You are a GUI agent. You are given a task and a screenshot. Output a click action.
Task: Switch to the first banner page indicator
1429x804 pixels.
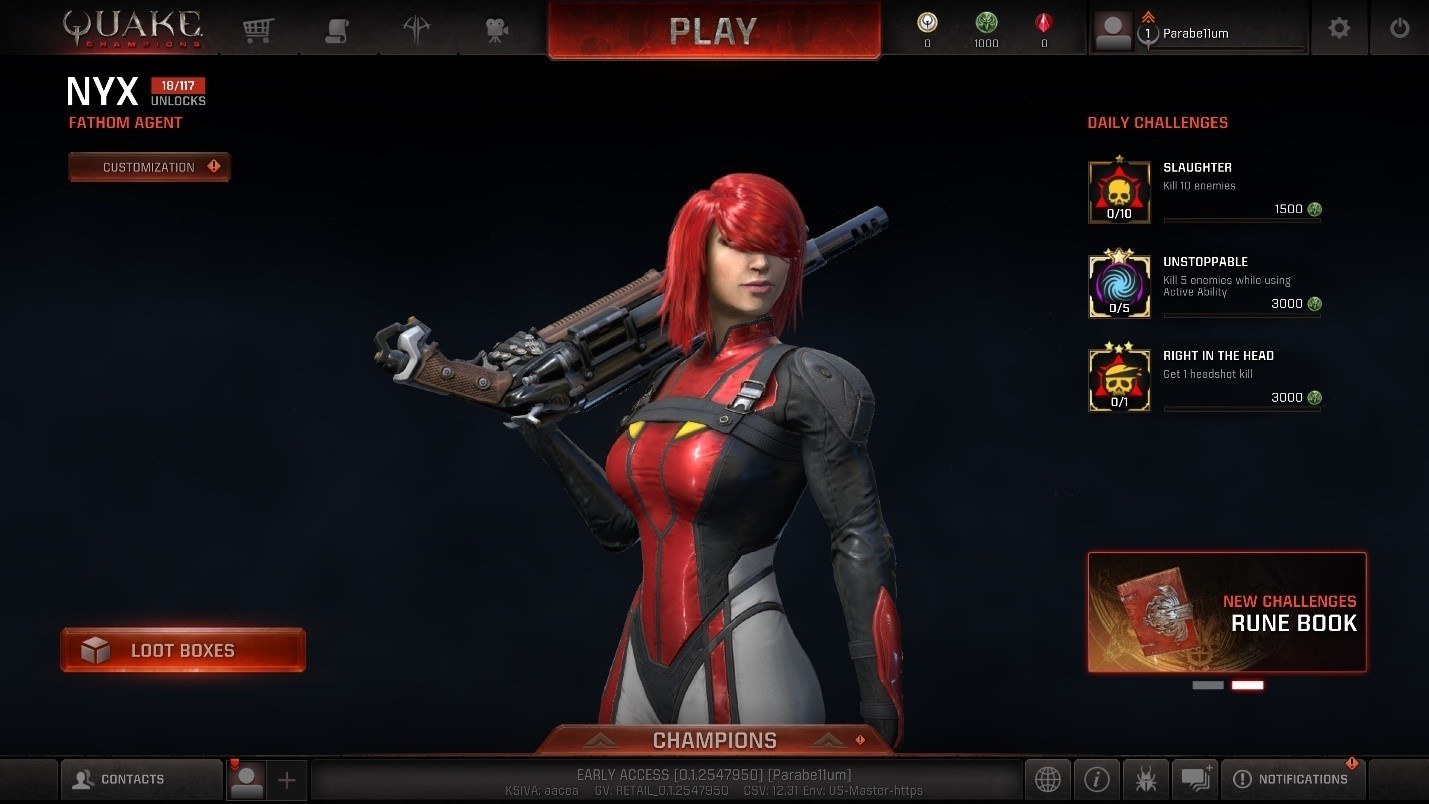1207,685
